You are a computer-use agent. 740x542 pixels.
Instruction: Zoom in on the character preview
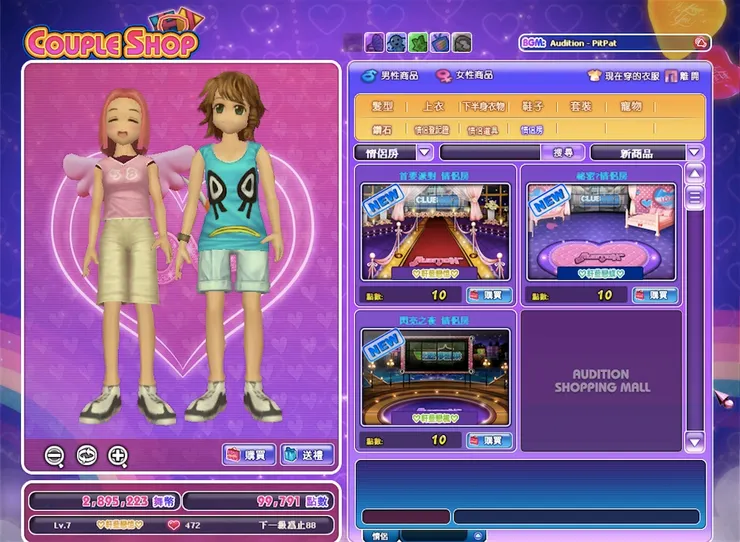point(118,456)
